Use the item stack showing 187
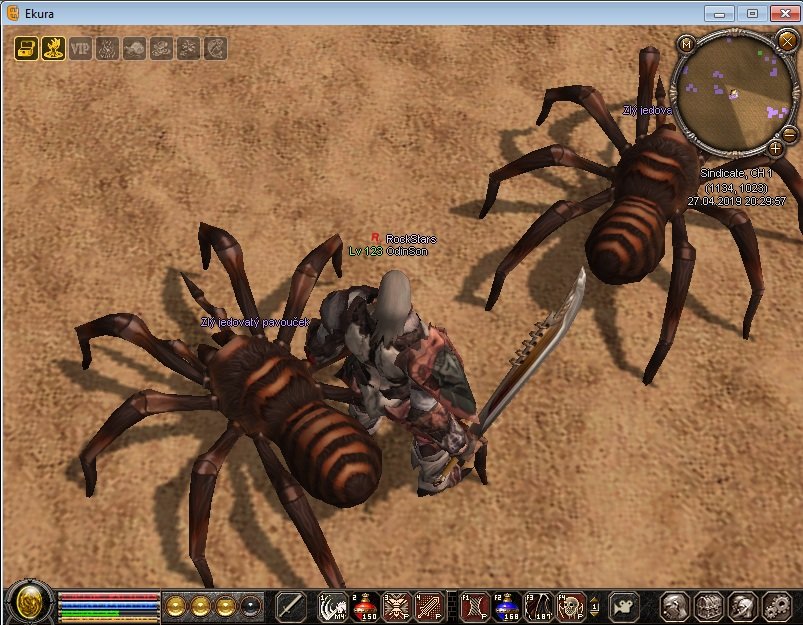The width and height of the screenshot is (803, 625). pos(539,605)
